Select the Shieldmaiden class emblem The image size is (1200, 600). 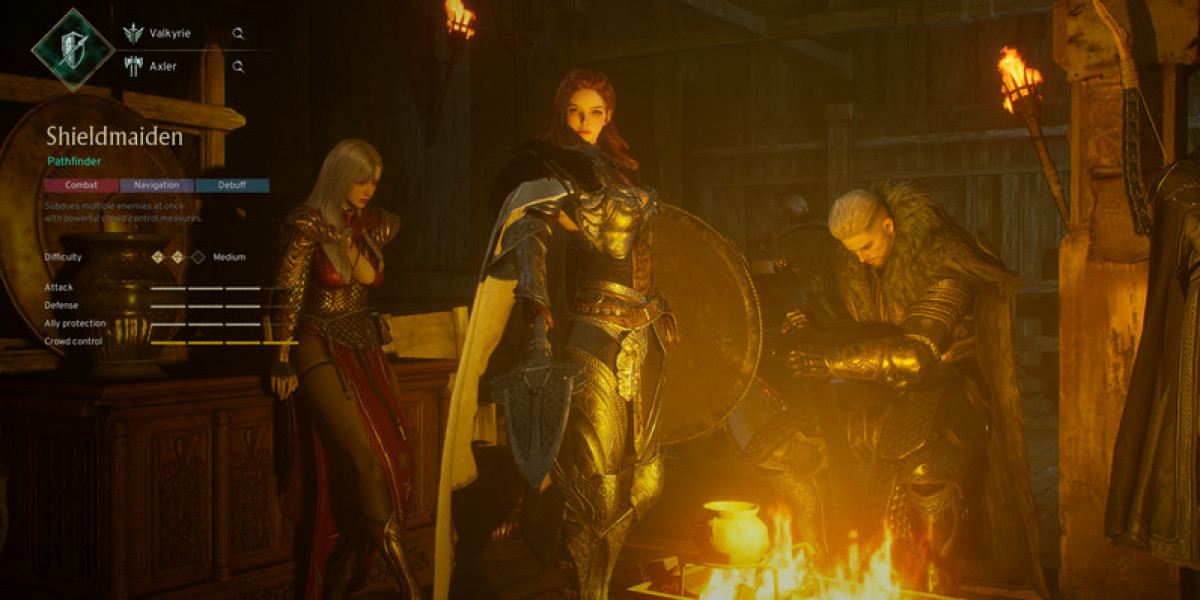pyautogui.click(x=72, y=48)
